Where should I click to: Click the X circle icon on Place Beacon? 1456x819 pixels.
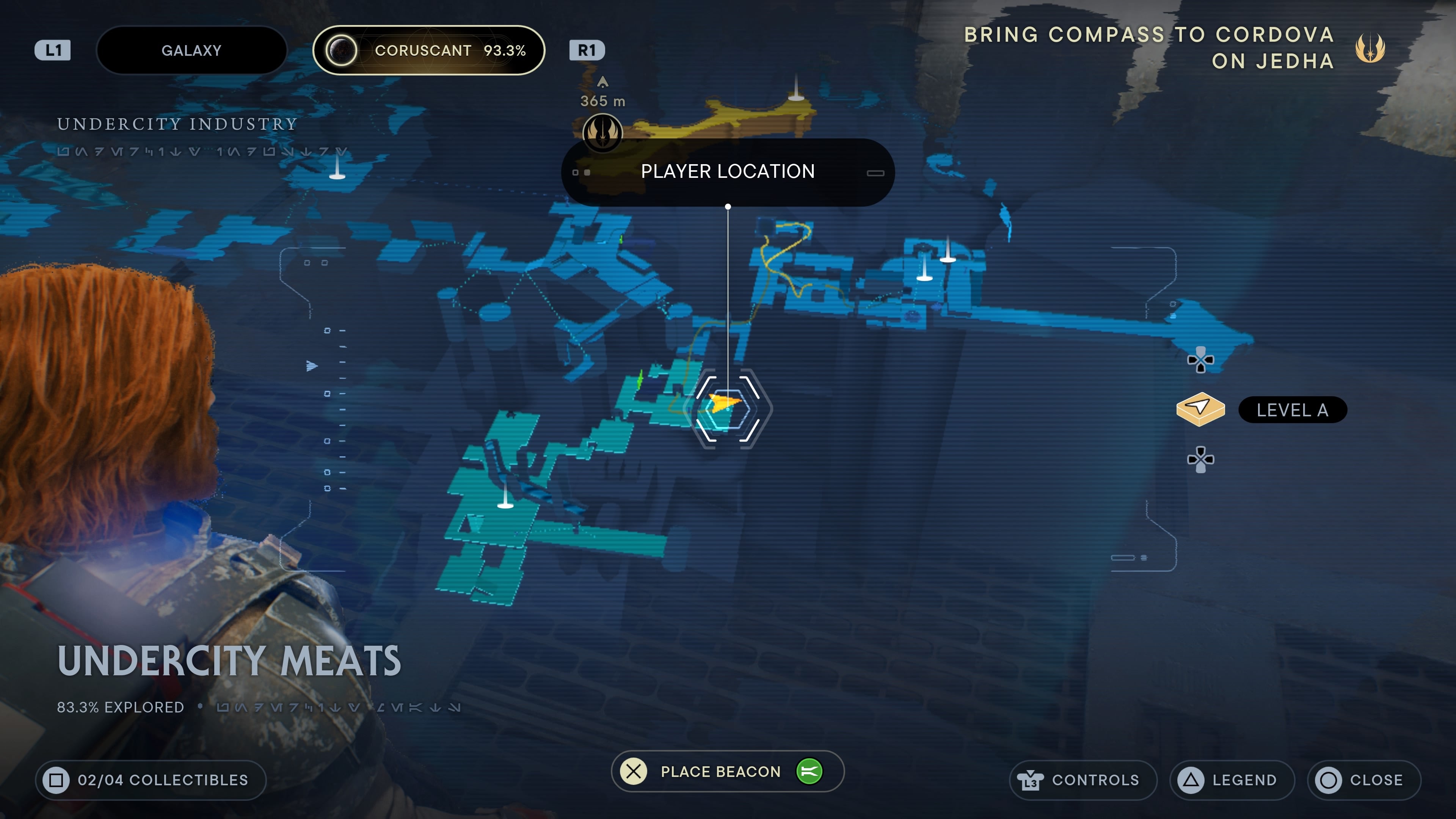click(633, 771)
